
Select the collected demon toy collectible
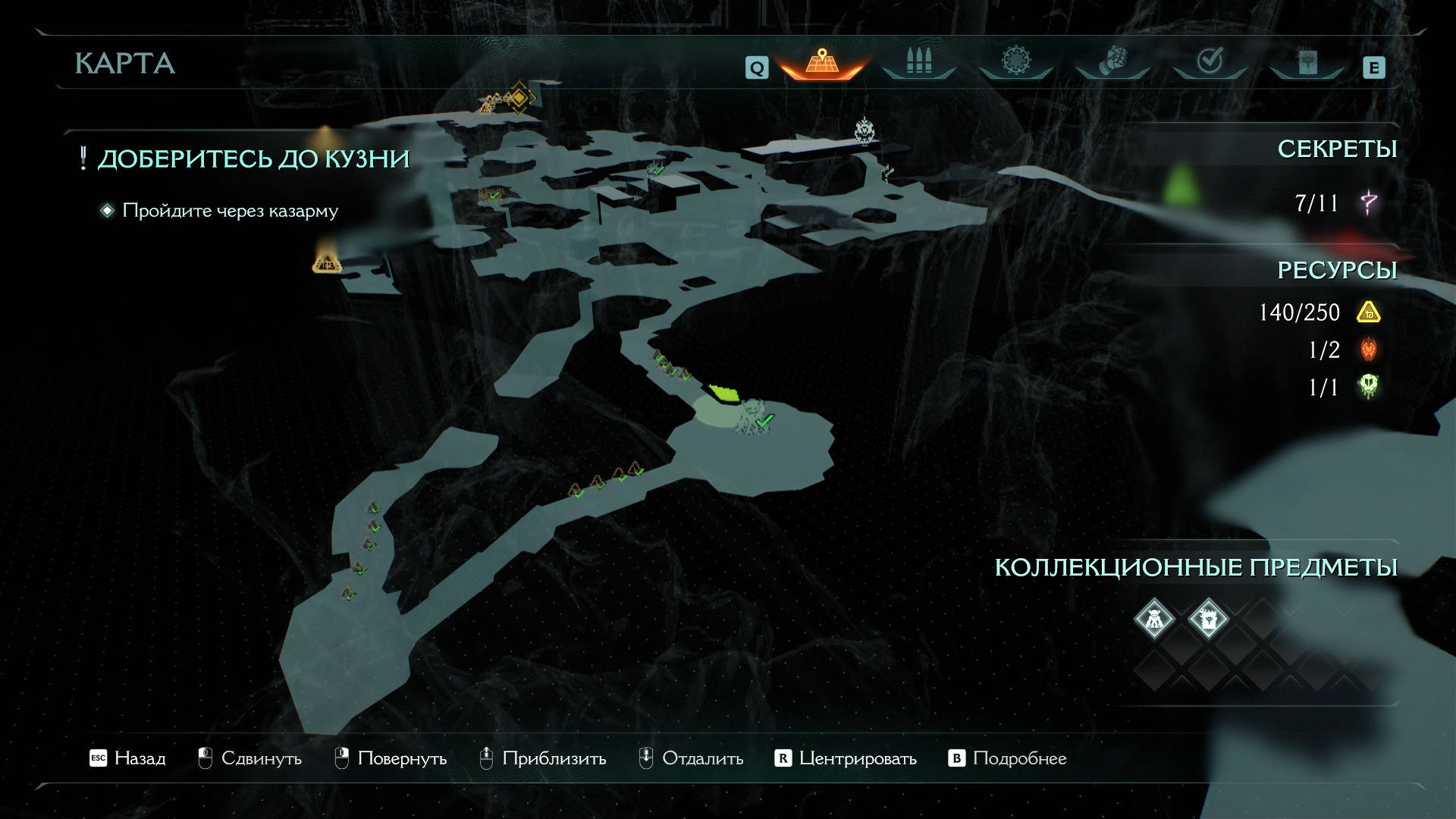pyautogui.click(x=1153, y=619)
